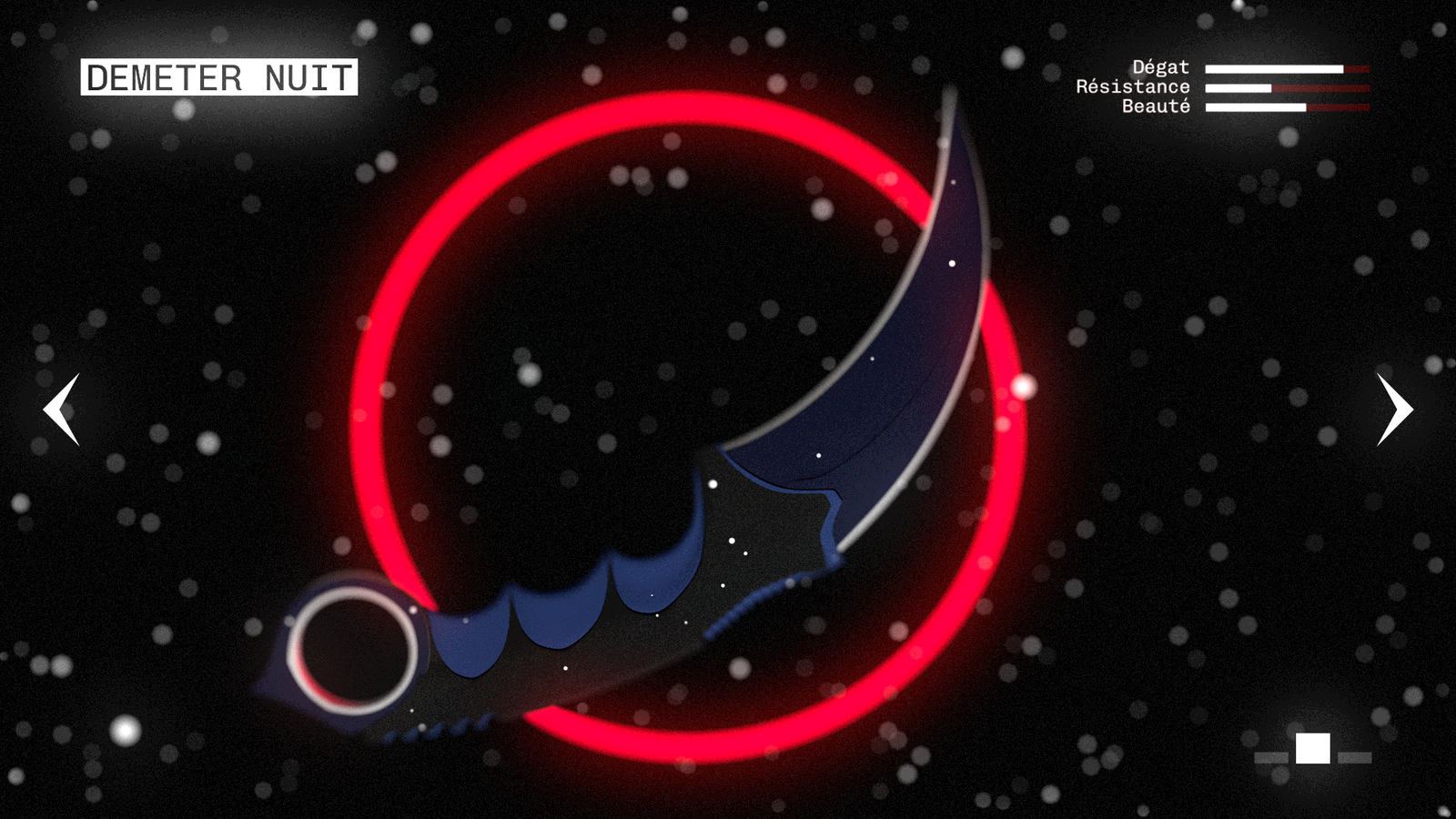Select the white active page indicator square

click(1312, 749)
